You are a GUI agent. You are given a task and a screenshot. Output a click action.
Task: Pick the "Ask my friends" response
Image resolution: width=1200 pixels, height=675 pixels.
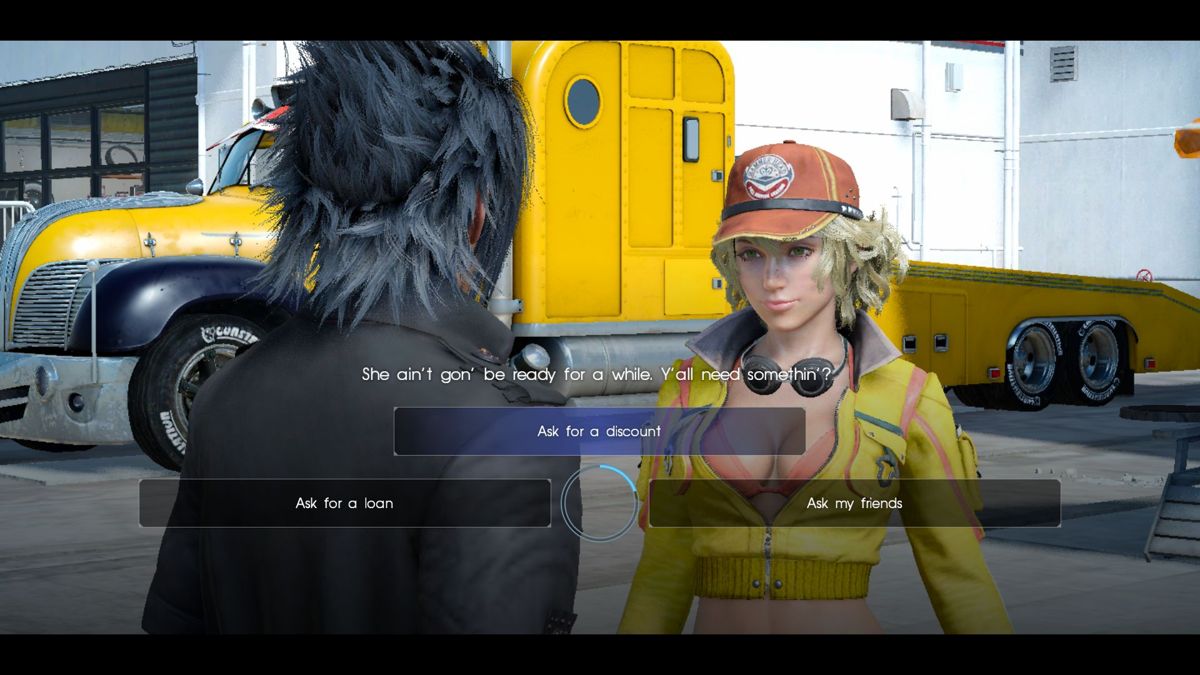coord(854,503)
